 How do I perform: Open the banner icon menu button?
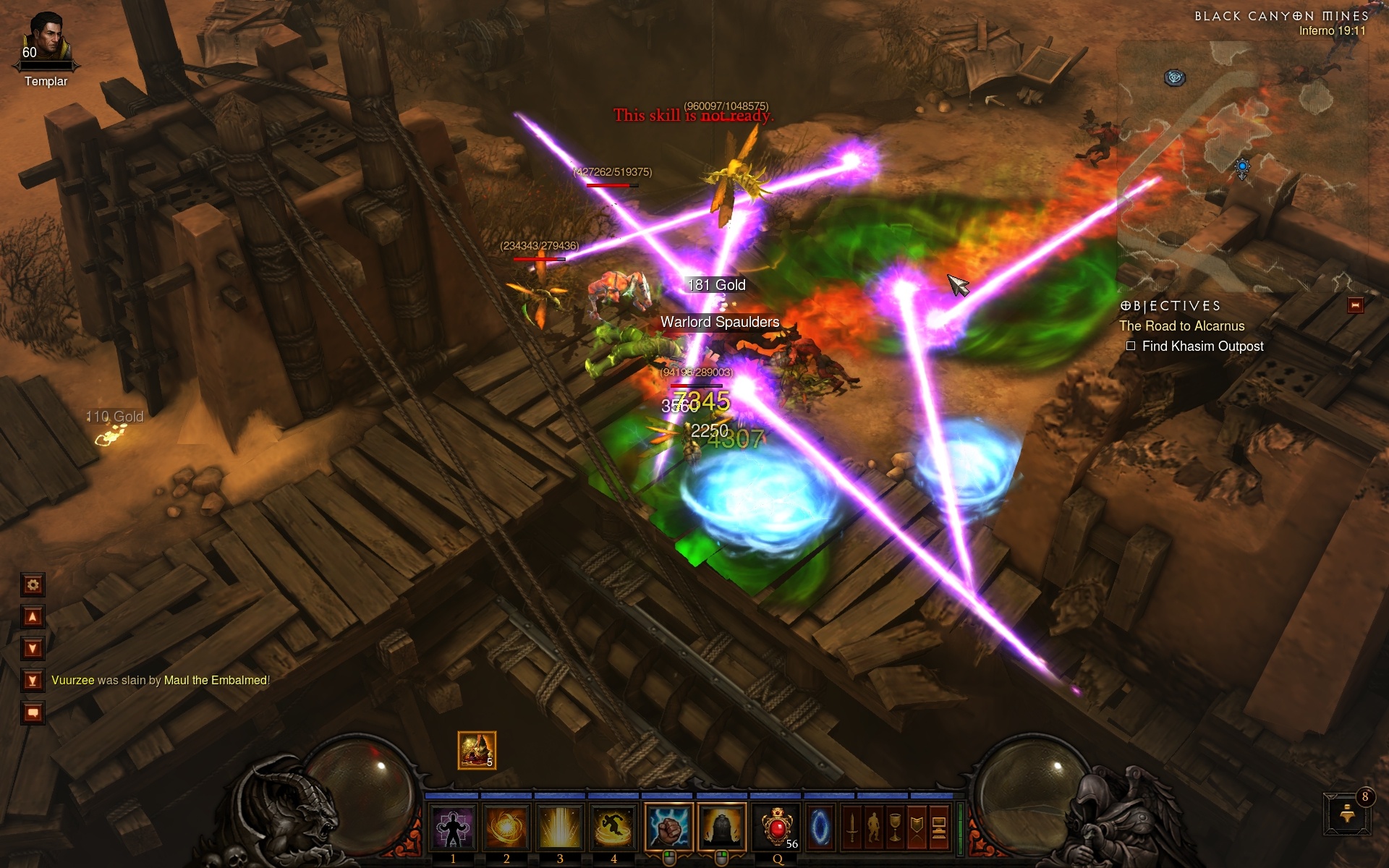(x=917, y=827)
